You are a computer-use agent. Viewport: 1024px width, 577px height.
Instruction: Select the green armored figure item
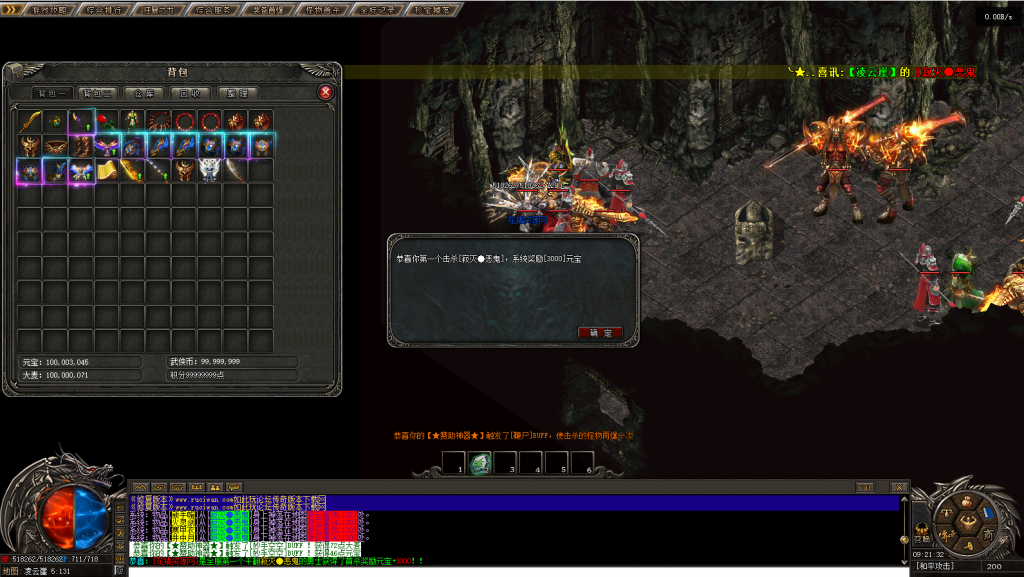pyautogui.click(x=133, y=121)
